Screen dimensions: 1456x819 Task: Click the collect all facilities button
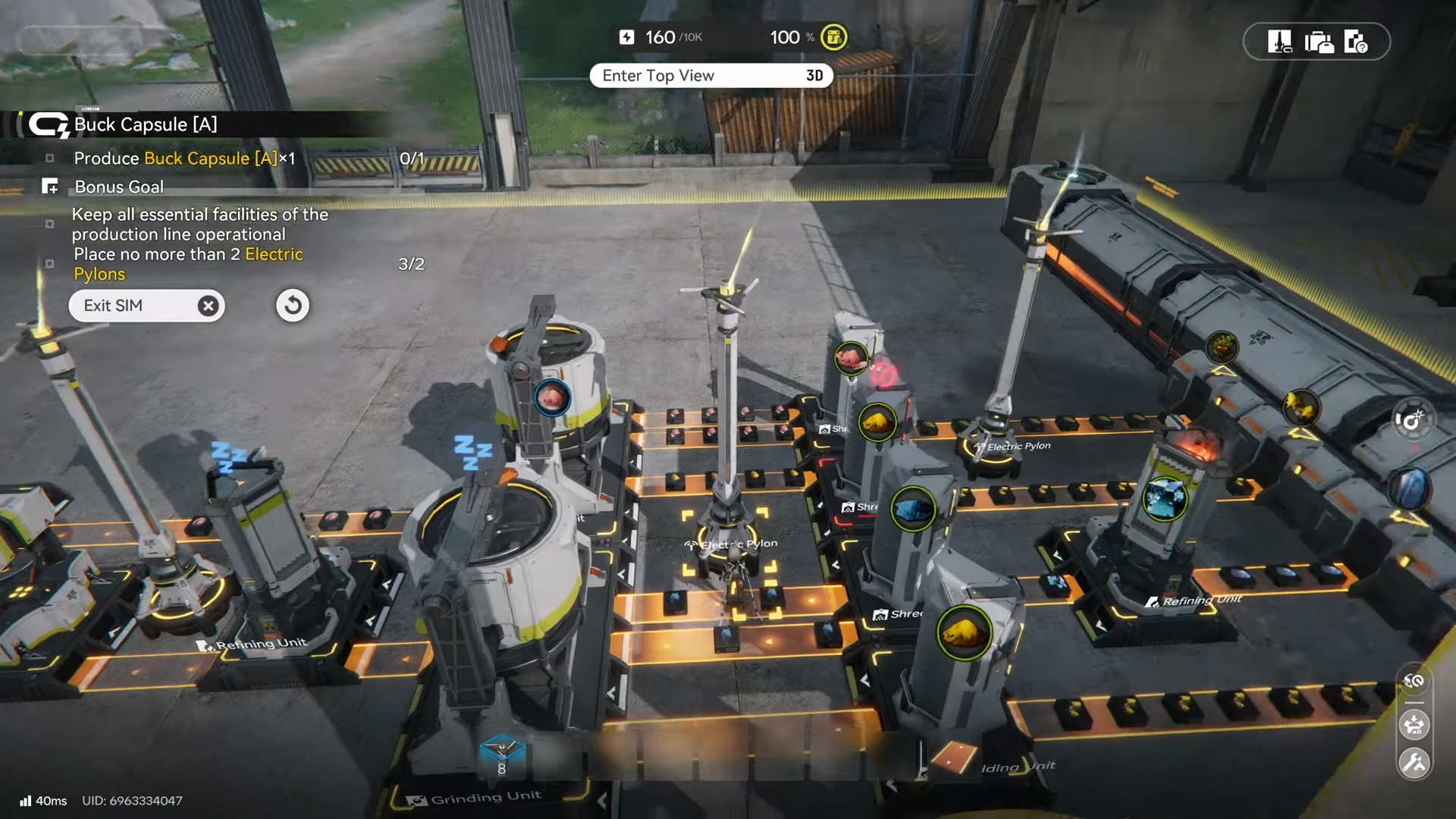pyautogui.click(x=1414, y=725)
